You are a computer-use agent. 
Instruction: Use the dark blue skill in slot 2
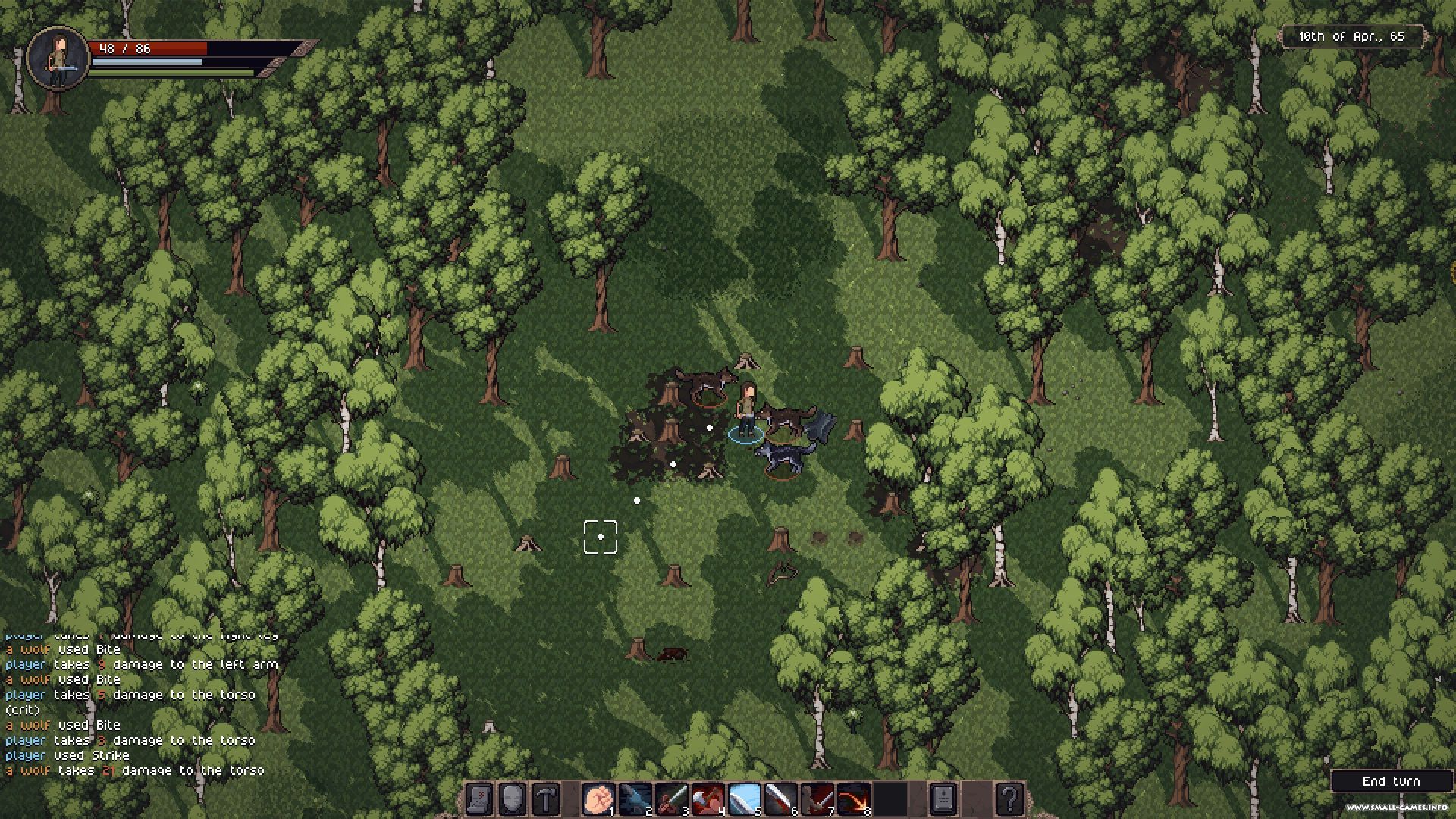634,799
